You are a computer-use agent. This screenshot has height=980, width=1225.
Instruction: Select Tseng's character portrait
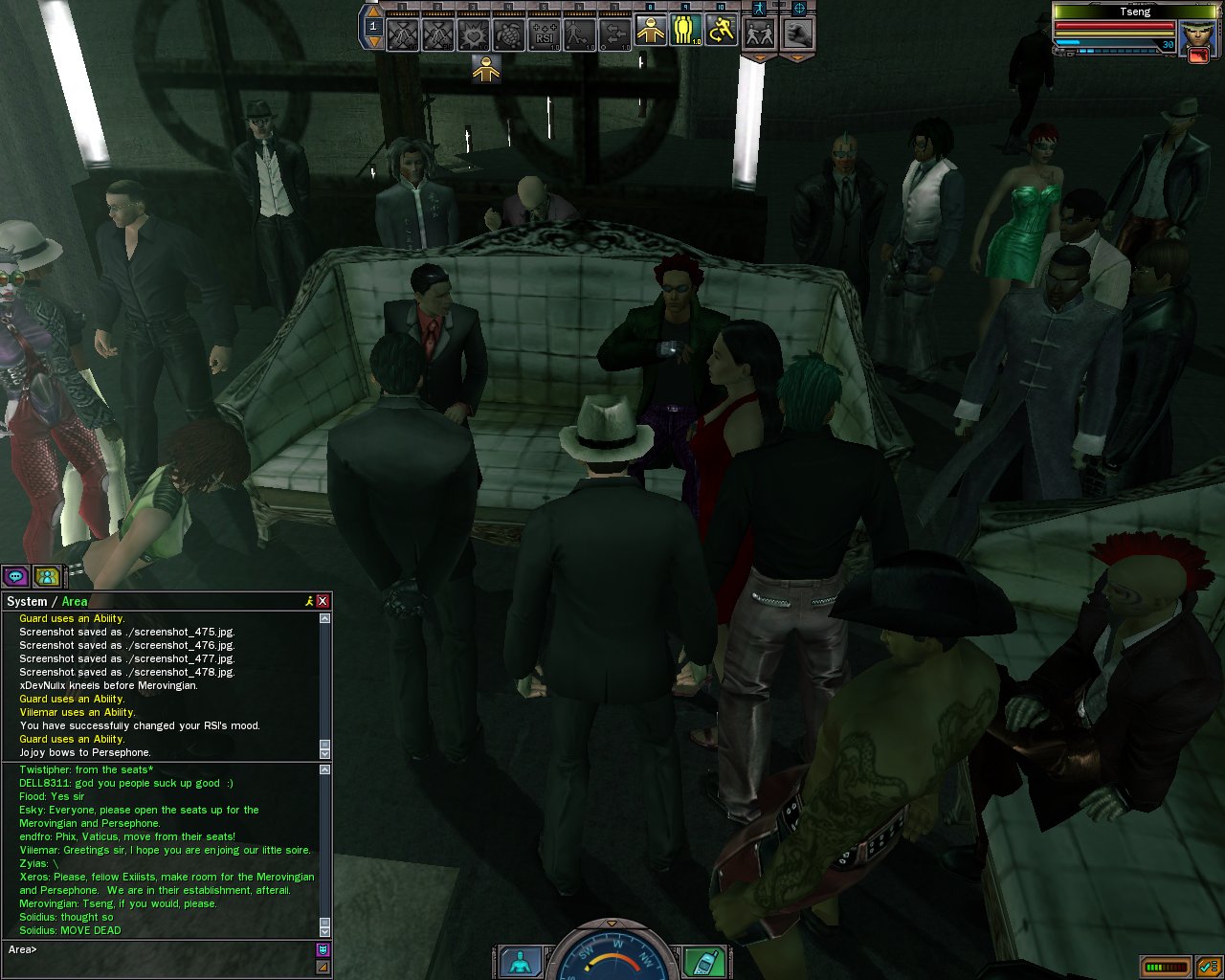1195,36
